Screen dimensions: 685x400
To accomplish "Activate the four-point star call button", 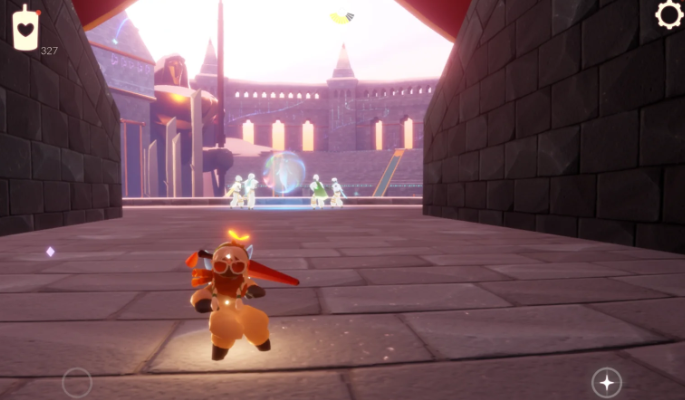I will pos(606,382).
